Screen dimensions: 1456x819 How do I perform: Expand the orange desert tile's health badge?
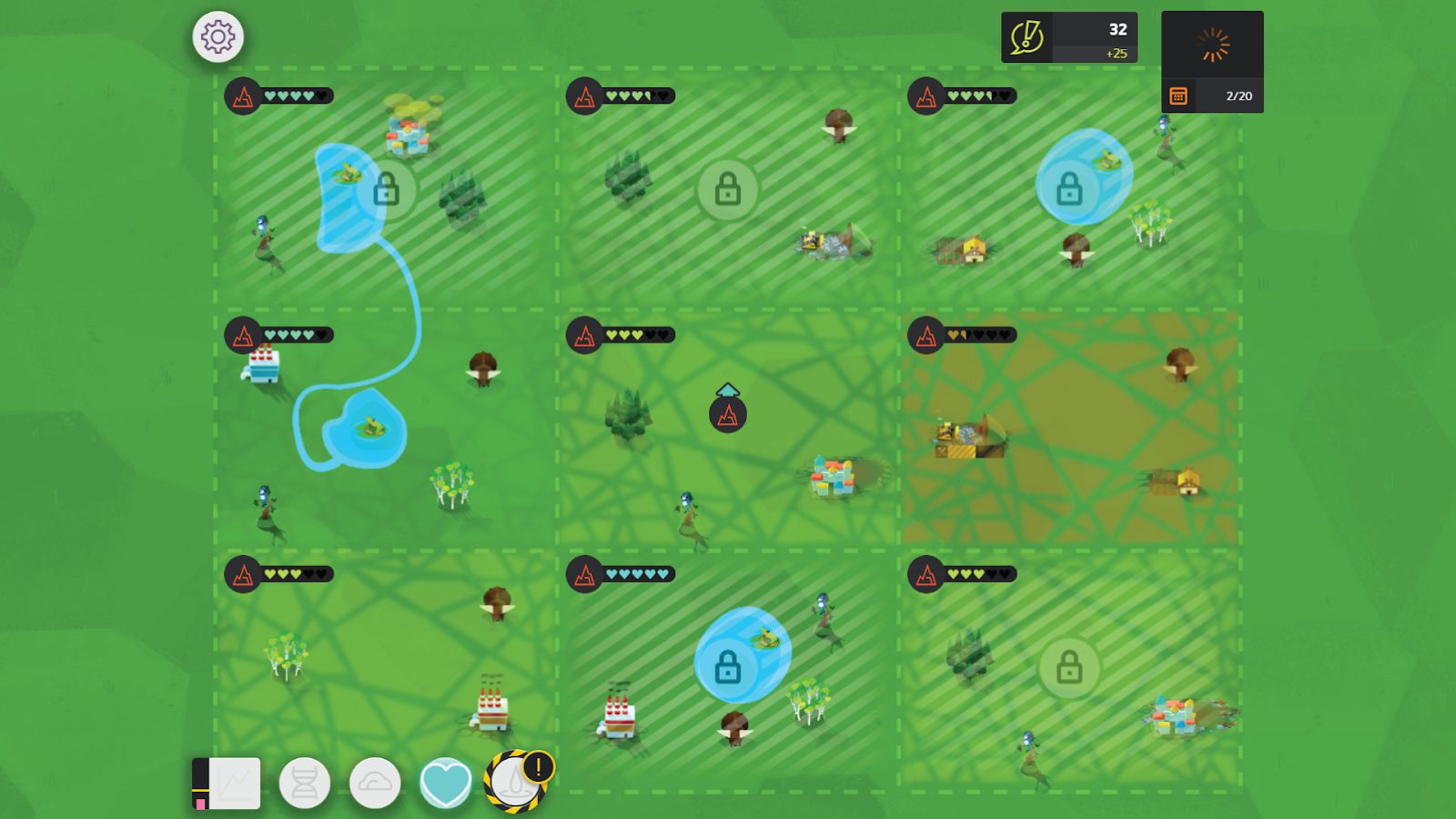[x=925, y=335]
